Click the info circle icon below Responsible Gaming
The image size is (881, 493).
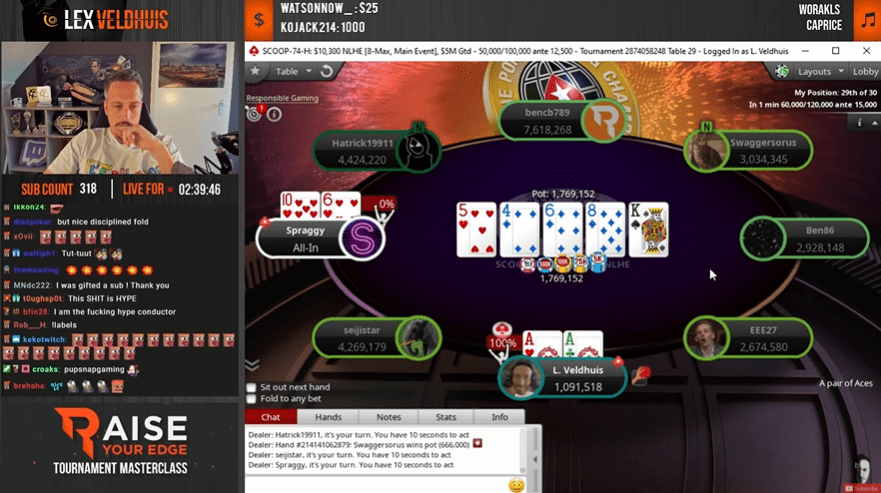coord(274,114)
